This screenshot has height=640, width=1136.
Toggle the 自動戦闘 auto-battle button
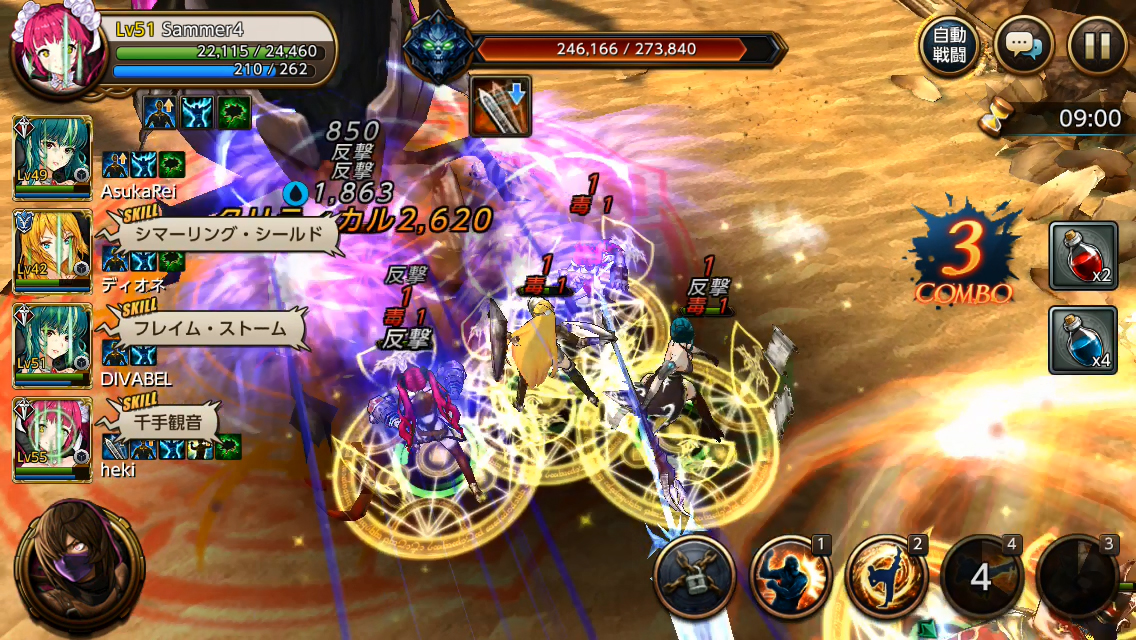[949, 46]
